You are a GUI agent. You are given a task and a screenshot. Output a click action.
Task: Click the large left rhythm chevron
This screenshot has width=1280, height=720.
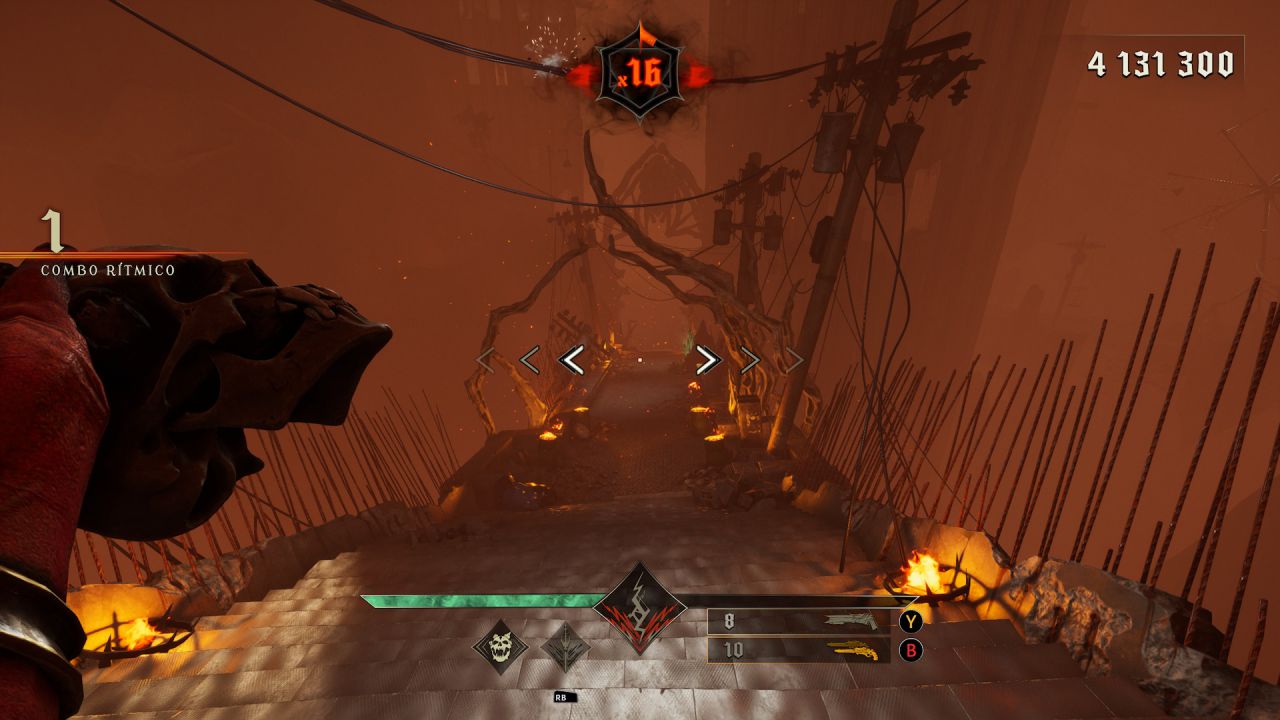pyautogui.click(x=572, y=358)
